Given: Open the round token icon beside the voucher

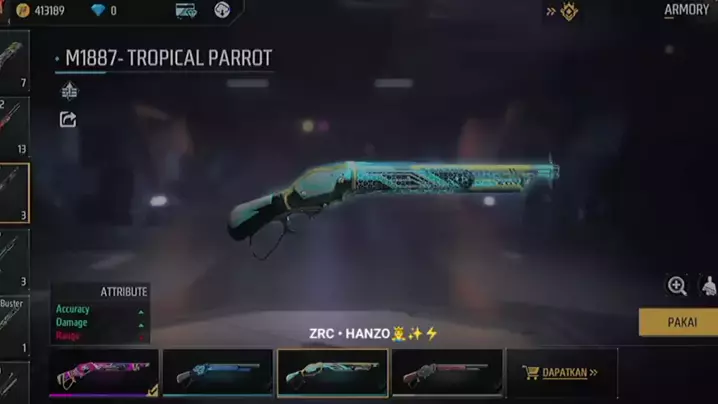Looking at the screenshot, I should 222,11.
